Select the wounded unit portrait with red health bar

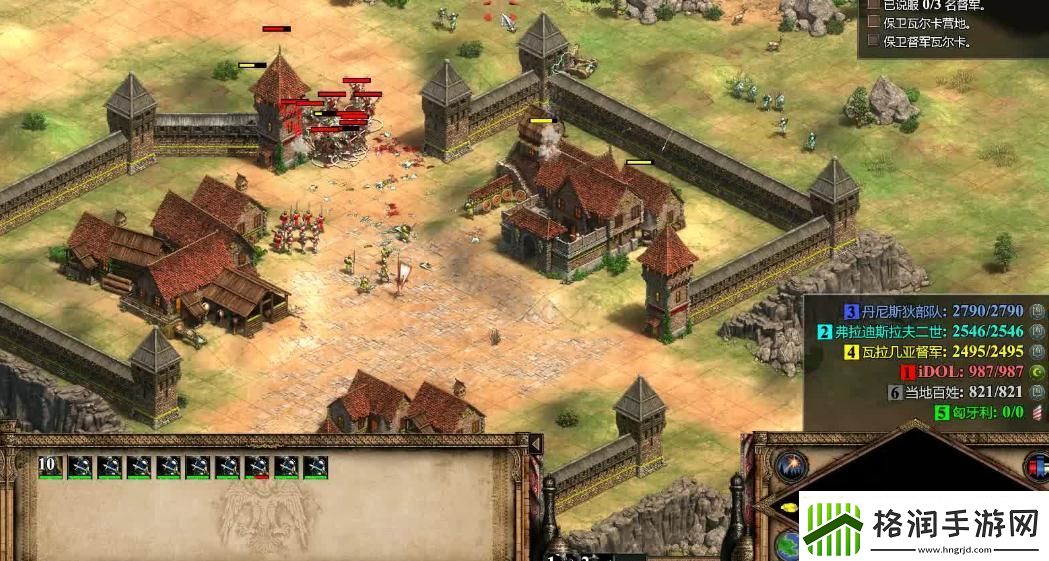click(x=257, y=466)
